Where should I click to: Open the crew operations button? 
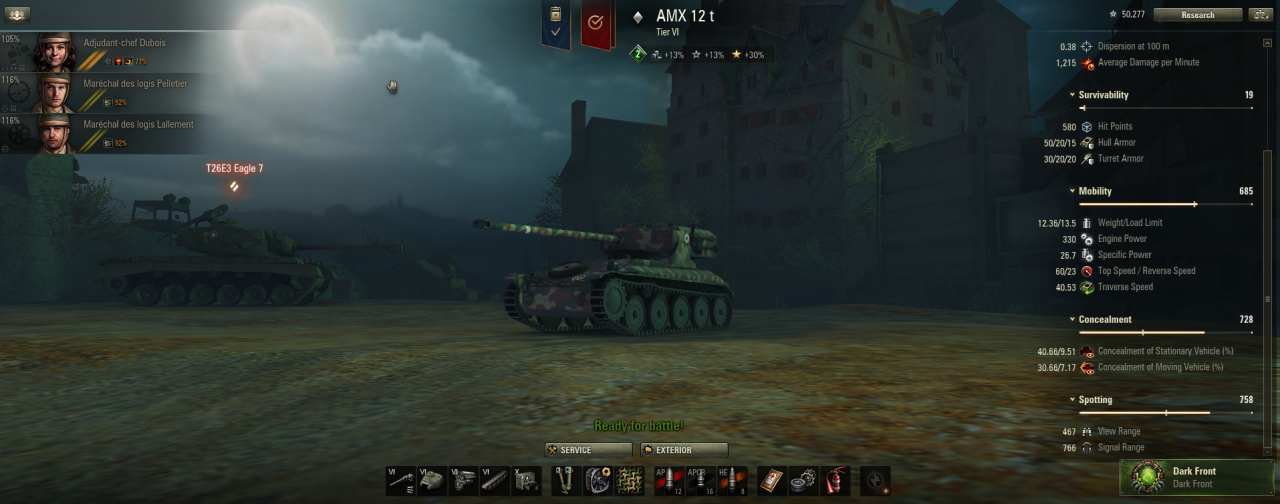[18, 15]
